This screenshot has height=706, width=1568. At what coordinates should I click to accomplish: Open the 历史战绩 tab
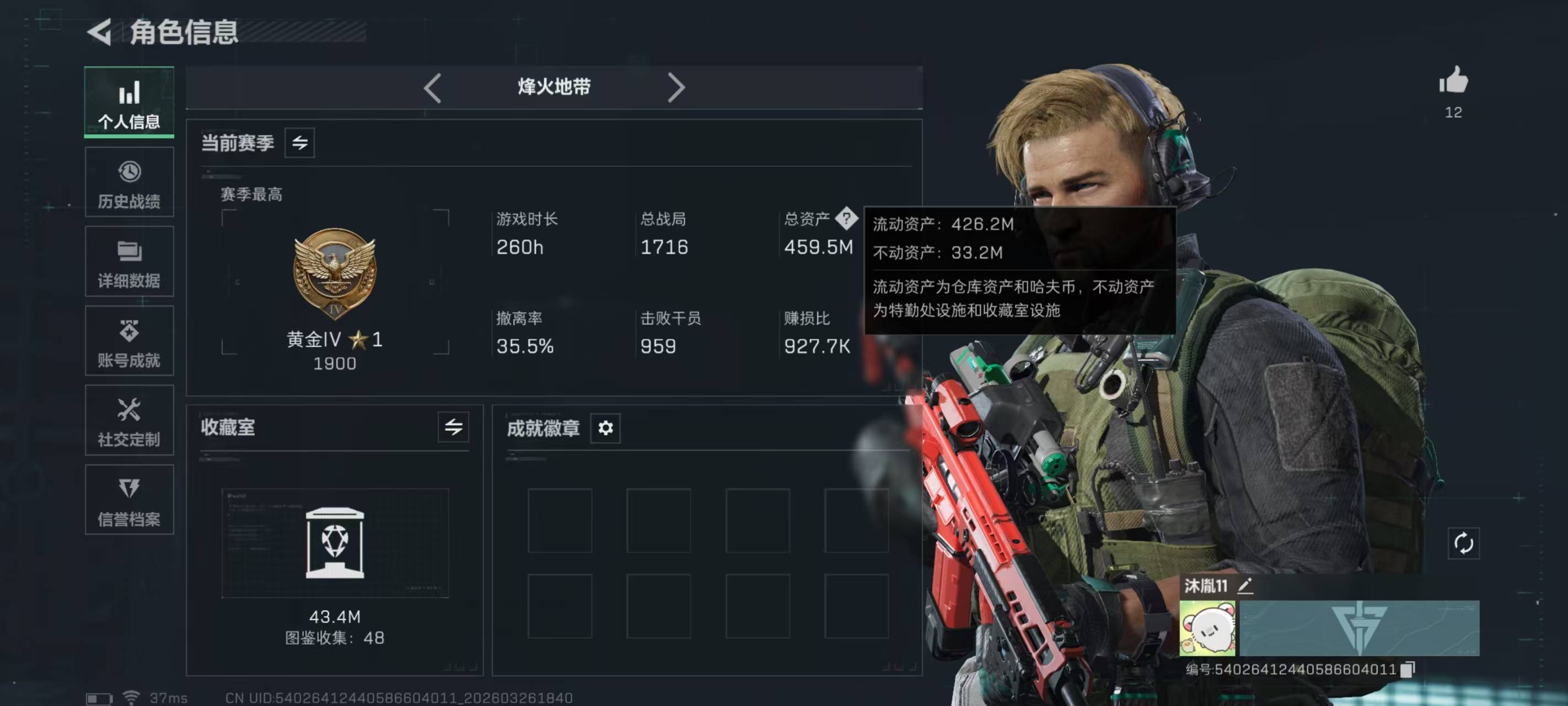click(x=129, y=182)
